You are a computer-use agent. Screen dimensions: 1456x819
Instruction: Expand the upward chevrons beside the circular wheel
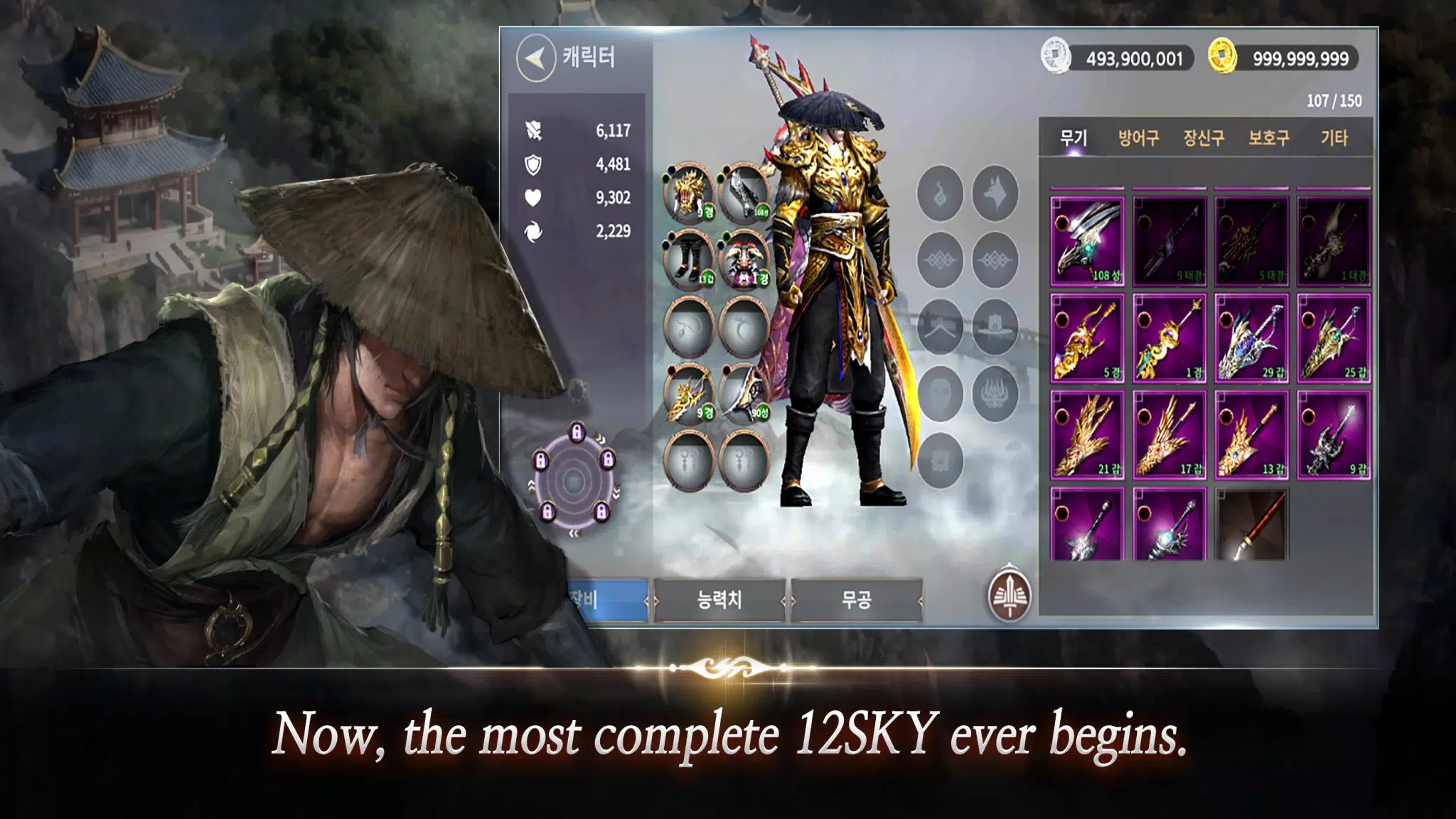pos(530,486)
